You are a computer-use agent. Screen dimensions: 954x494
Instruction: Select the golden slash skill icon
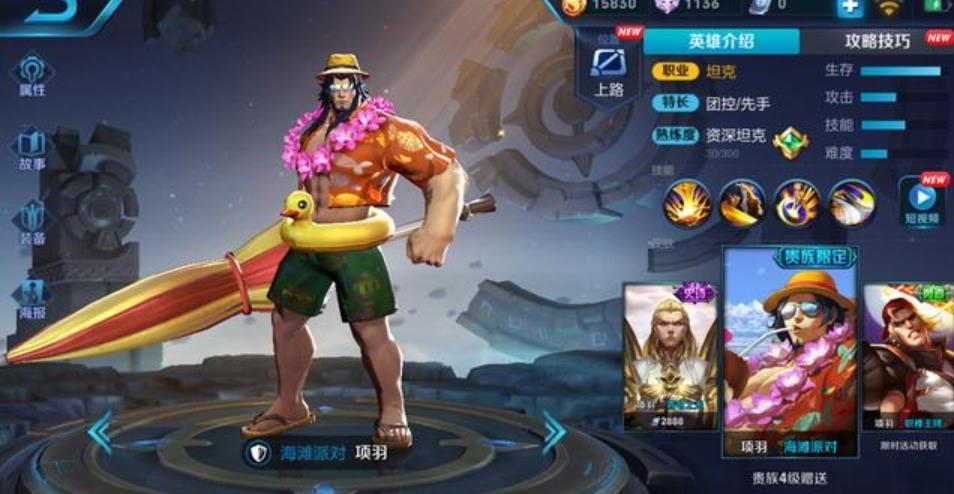coord(742,203)
